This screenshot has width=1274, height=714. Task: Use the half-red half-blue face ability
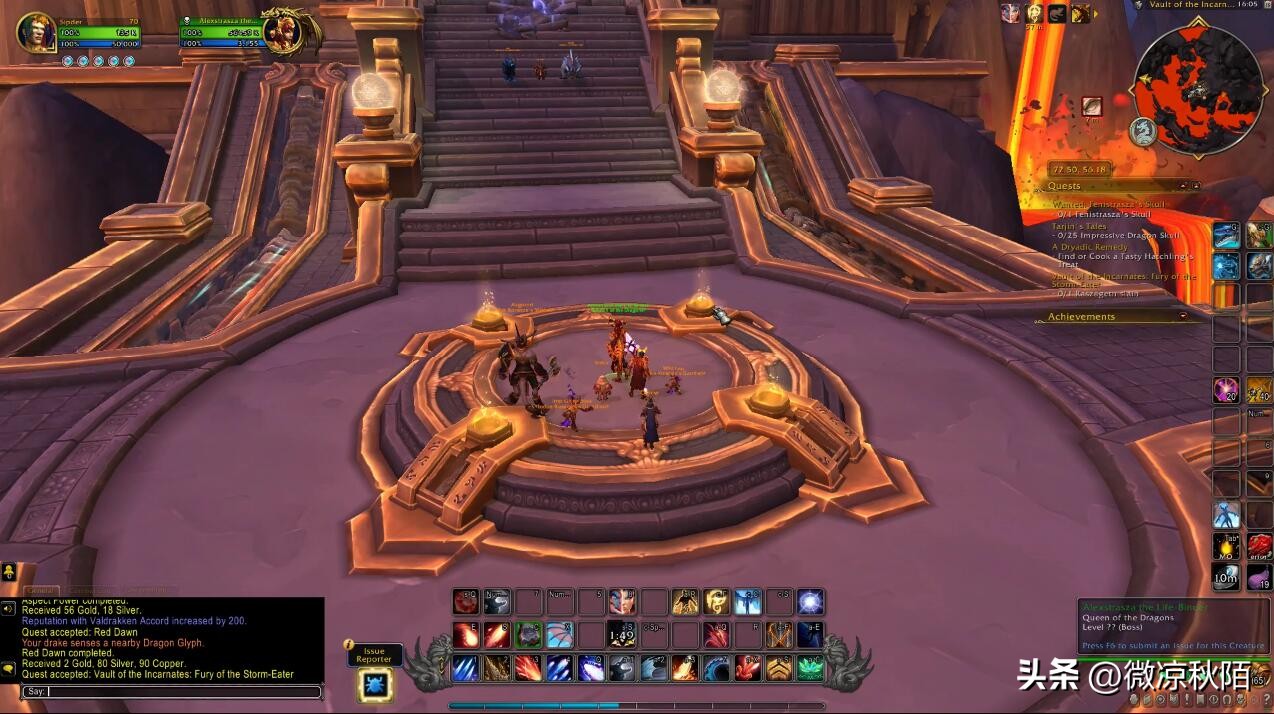point(622,602)
